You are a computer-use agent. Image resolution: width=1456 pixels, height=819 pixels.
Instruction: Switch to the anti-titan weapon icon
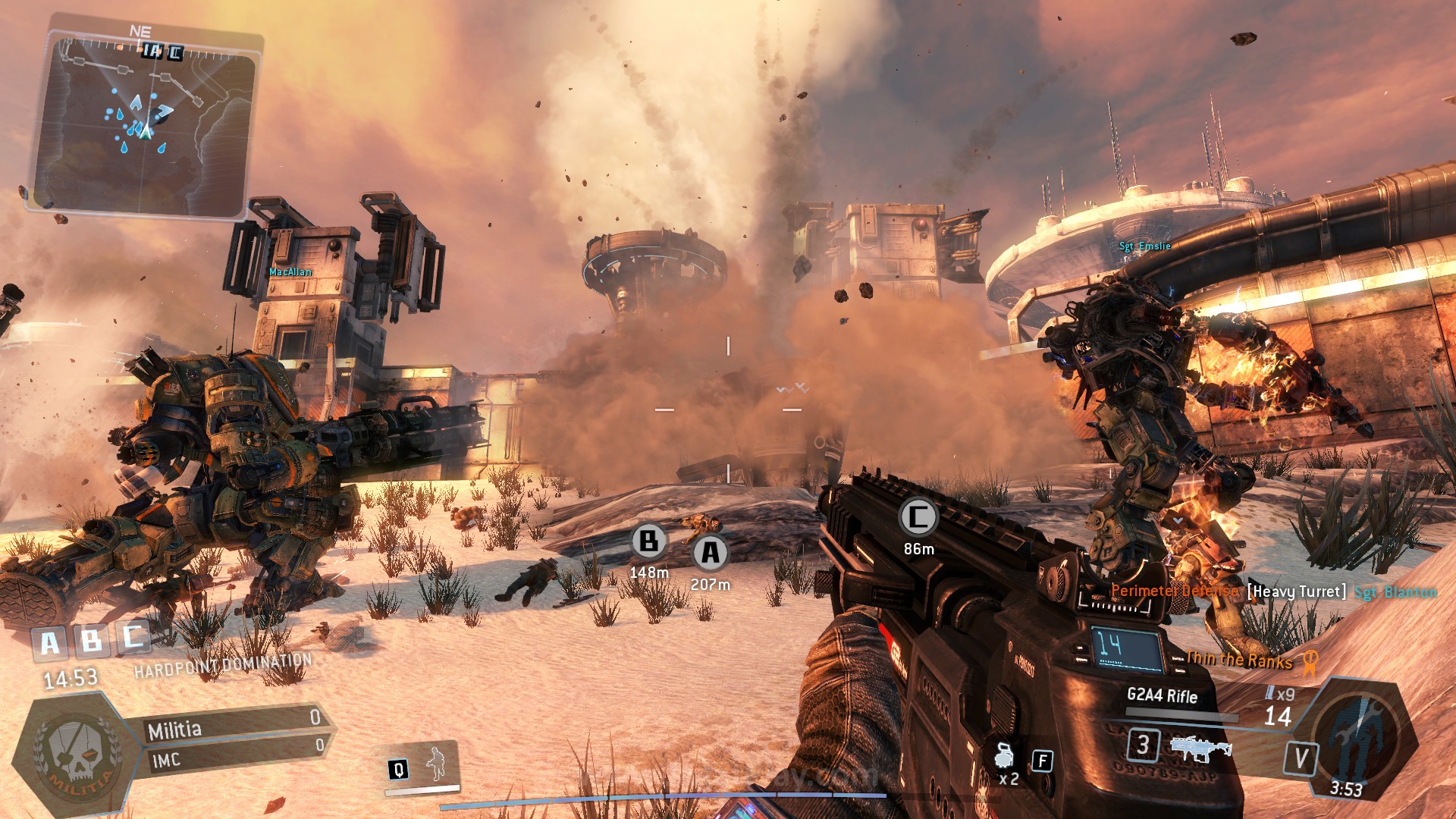[x=1200, y=748]
